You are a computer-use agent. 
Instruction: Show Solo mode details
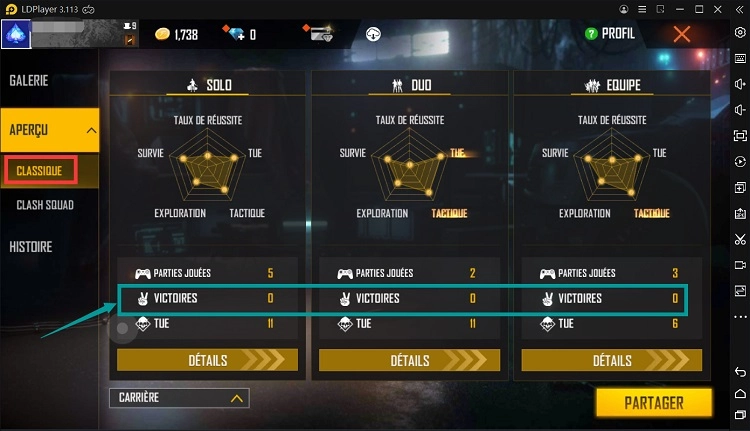pyautogui.click(x=207, y=360)
